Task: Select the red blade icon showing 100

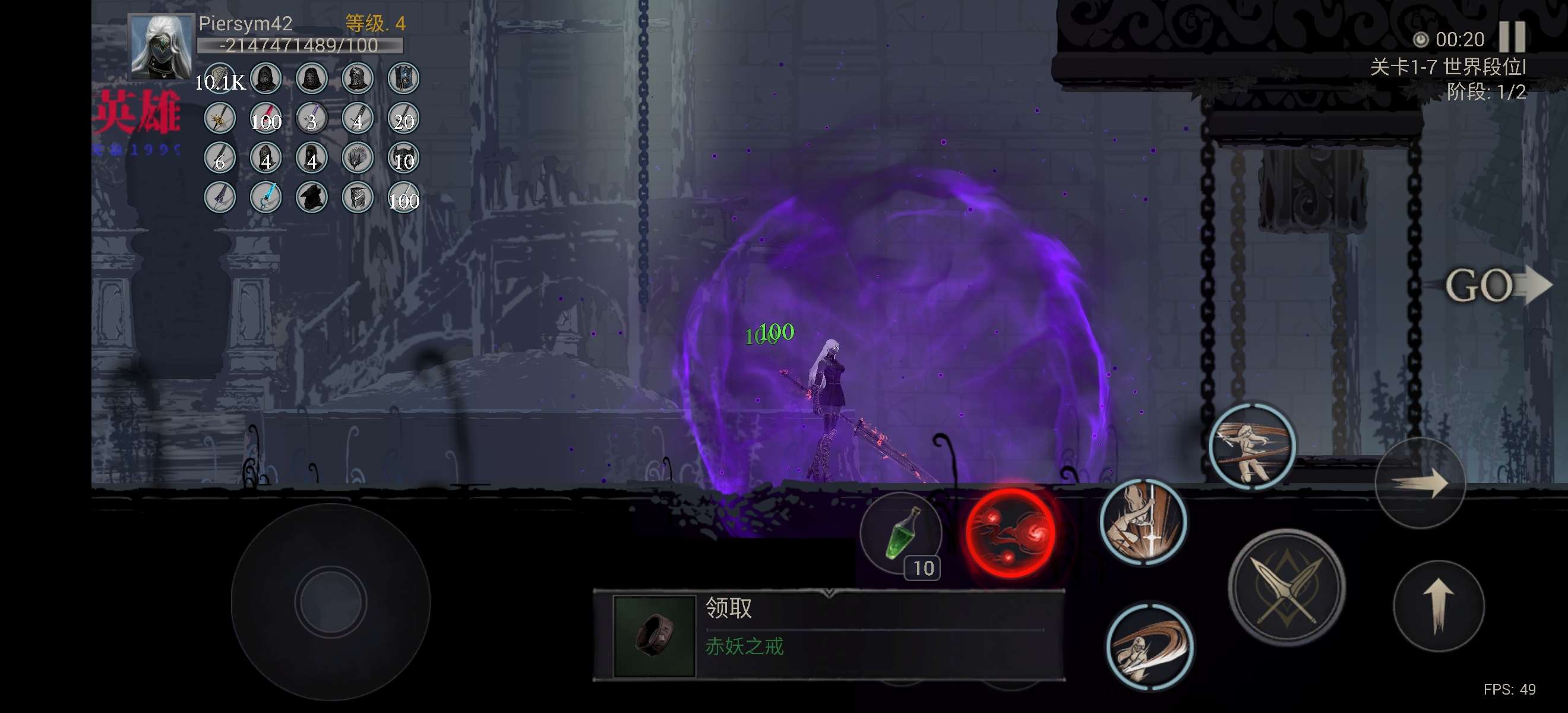Action: point(266,118)
